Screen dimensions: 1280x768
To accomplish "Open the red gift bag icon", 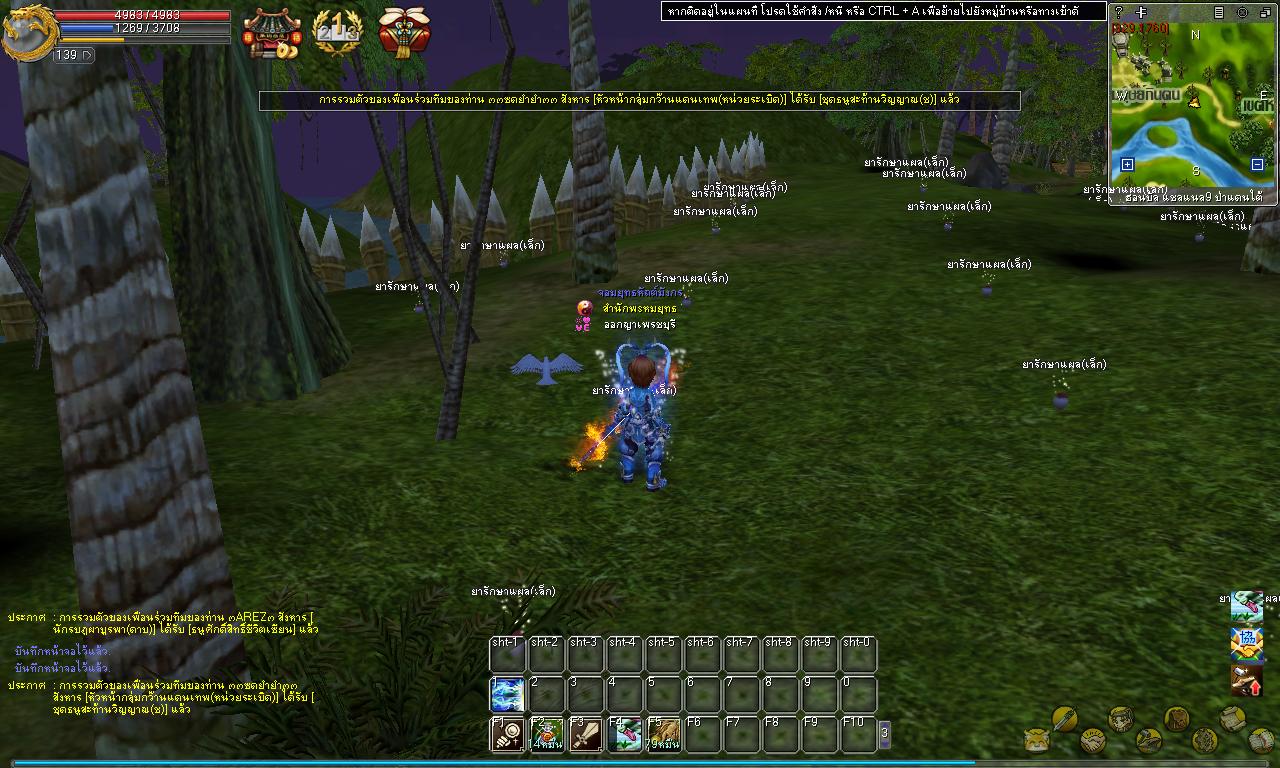I will pos(404,32).
